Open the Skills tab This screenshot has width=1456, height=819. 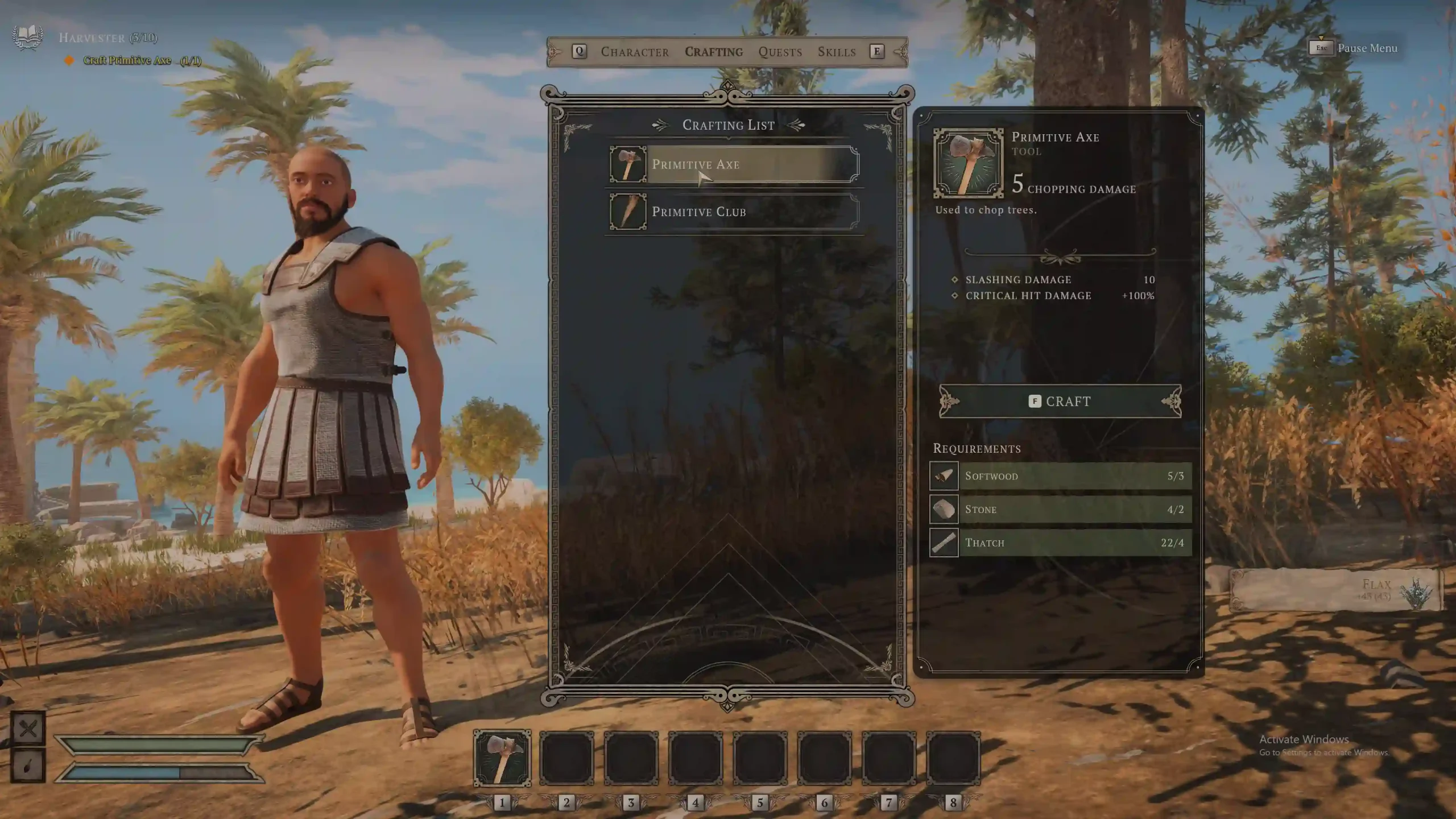(x=837, y=52)
